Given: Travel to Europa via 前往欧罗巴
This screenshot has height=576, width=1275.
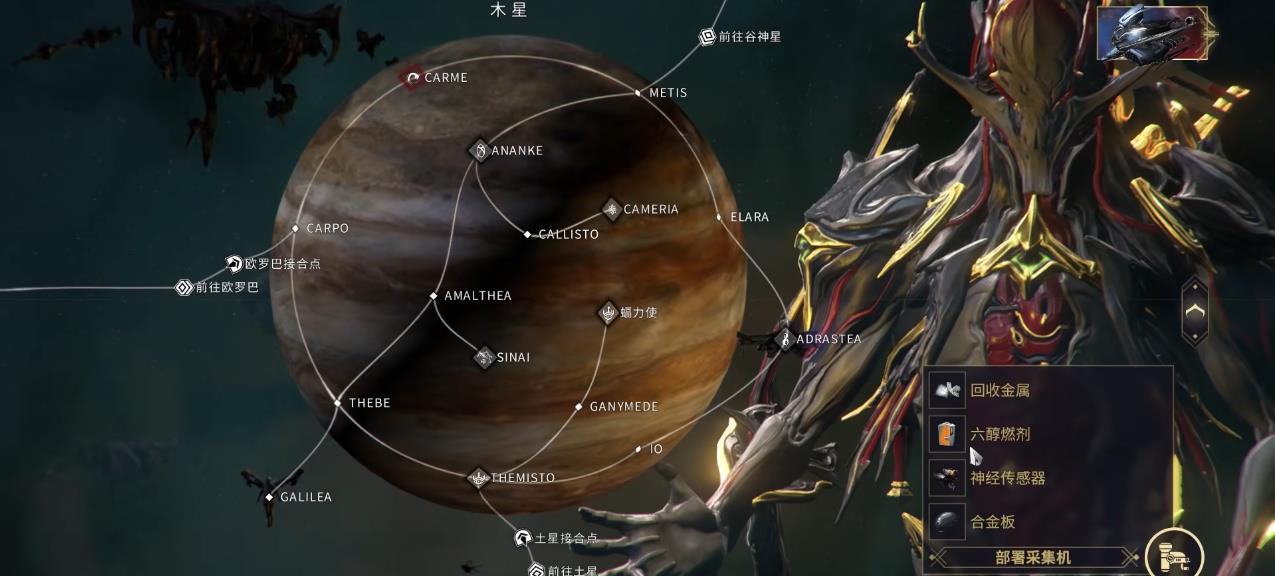Looking at the screenshot, I should click(x=184, y=288).
